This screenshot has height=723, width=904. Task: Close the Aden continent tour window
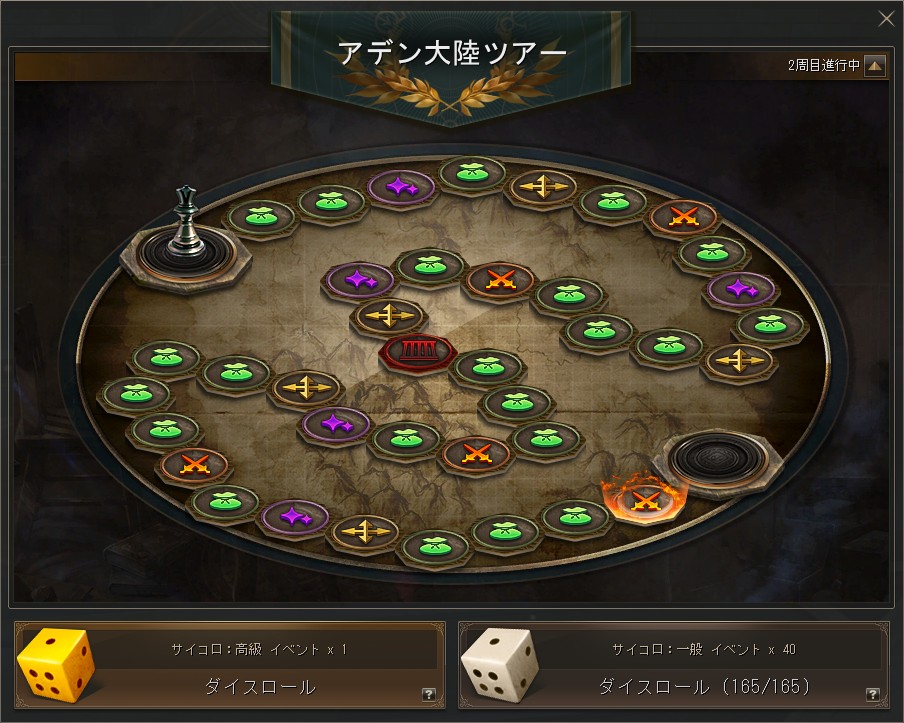pos(885,18)
